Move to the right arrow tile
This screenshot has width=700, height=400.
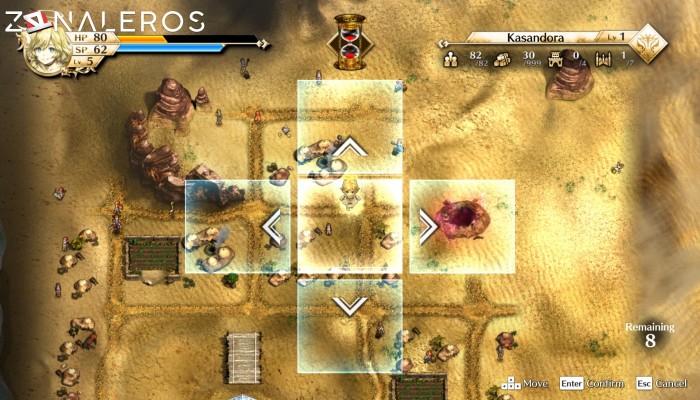(x=462, y=227)
